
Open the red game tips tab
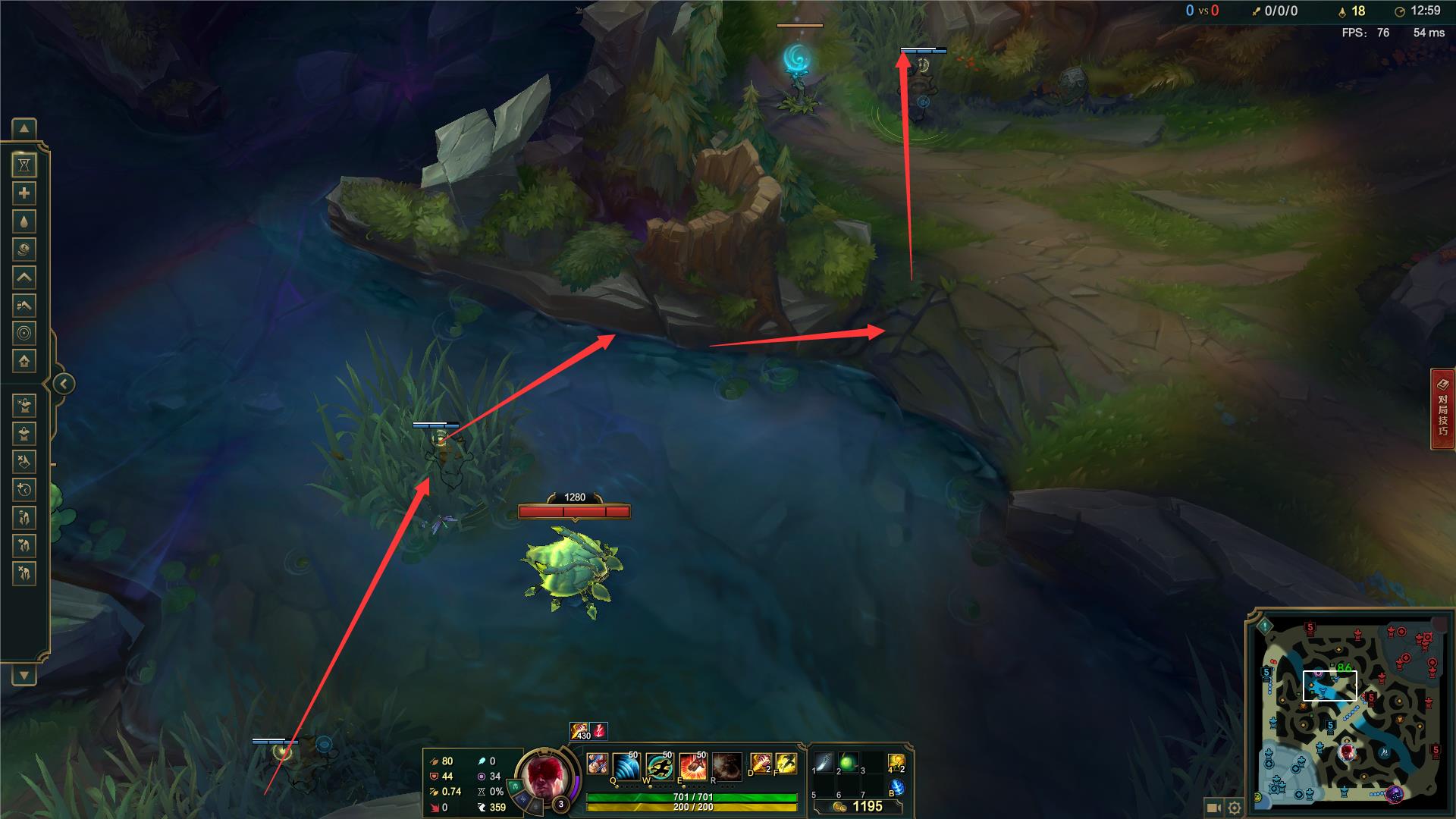pos(1443,409)
